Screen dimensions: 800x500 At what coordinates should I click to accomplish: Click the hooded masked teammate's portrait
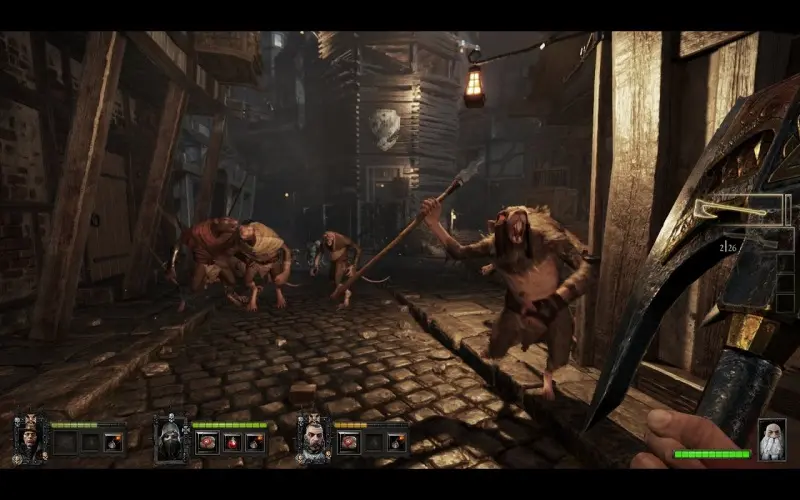coord(171,438)
